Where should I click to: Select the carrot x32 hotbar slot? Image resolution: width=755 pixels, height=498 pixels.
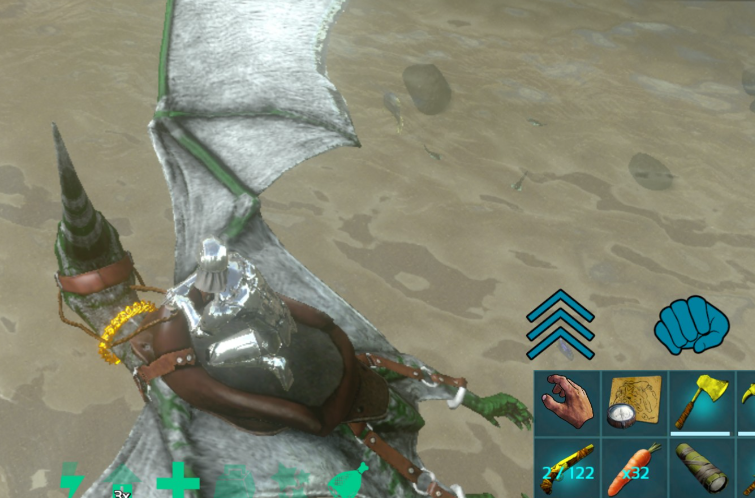point(634,467)
